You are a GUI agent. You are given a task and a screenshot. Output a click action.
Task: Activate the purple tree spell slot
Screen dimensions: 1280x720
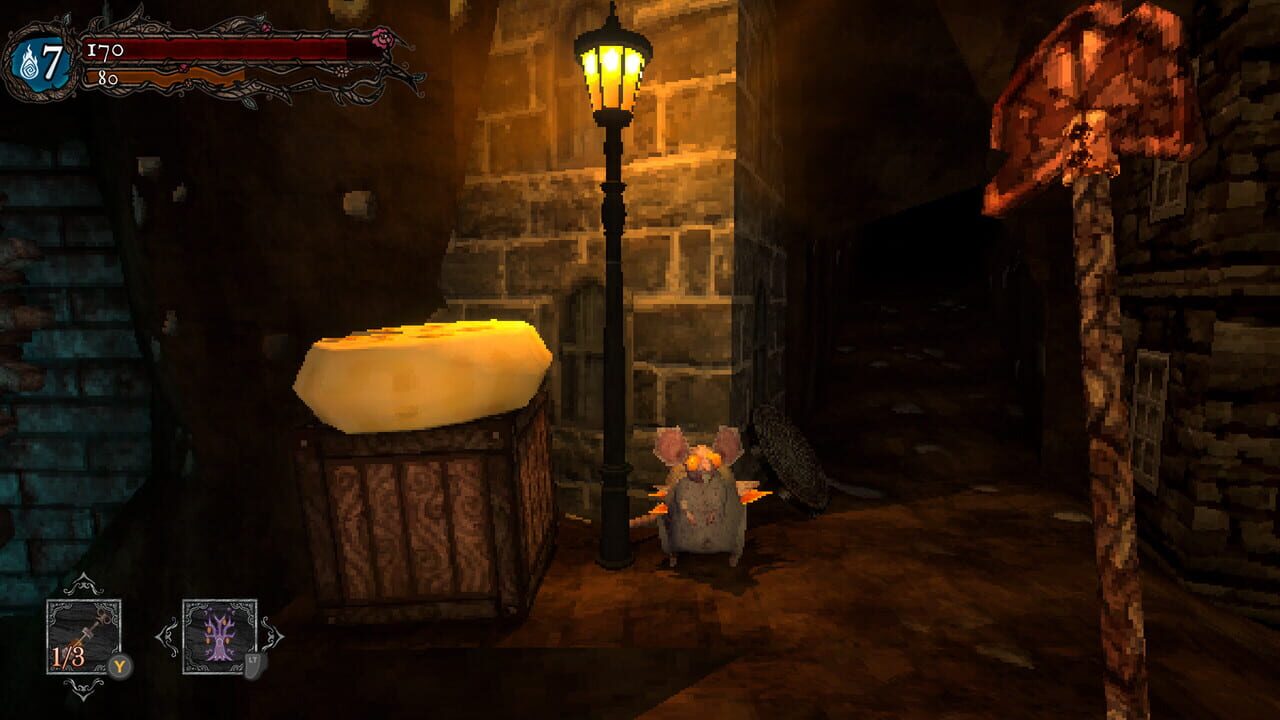[x=219, y=636]
